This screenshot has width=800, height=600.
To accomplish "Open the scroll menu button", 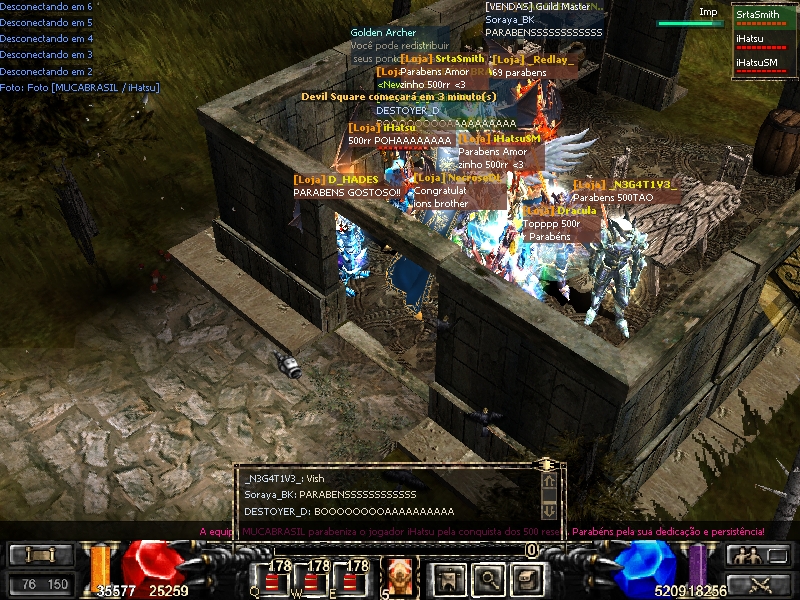I will 41,556.
